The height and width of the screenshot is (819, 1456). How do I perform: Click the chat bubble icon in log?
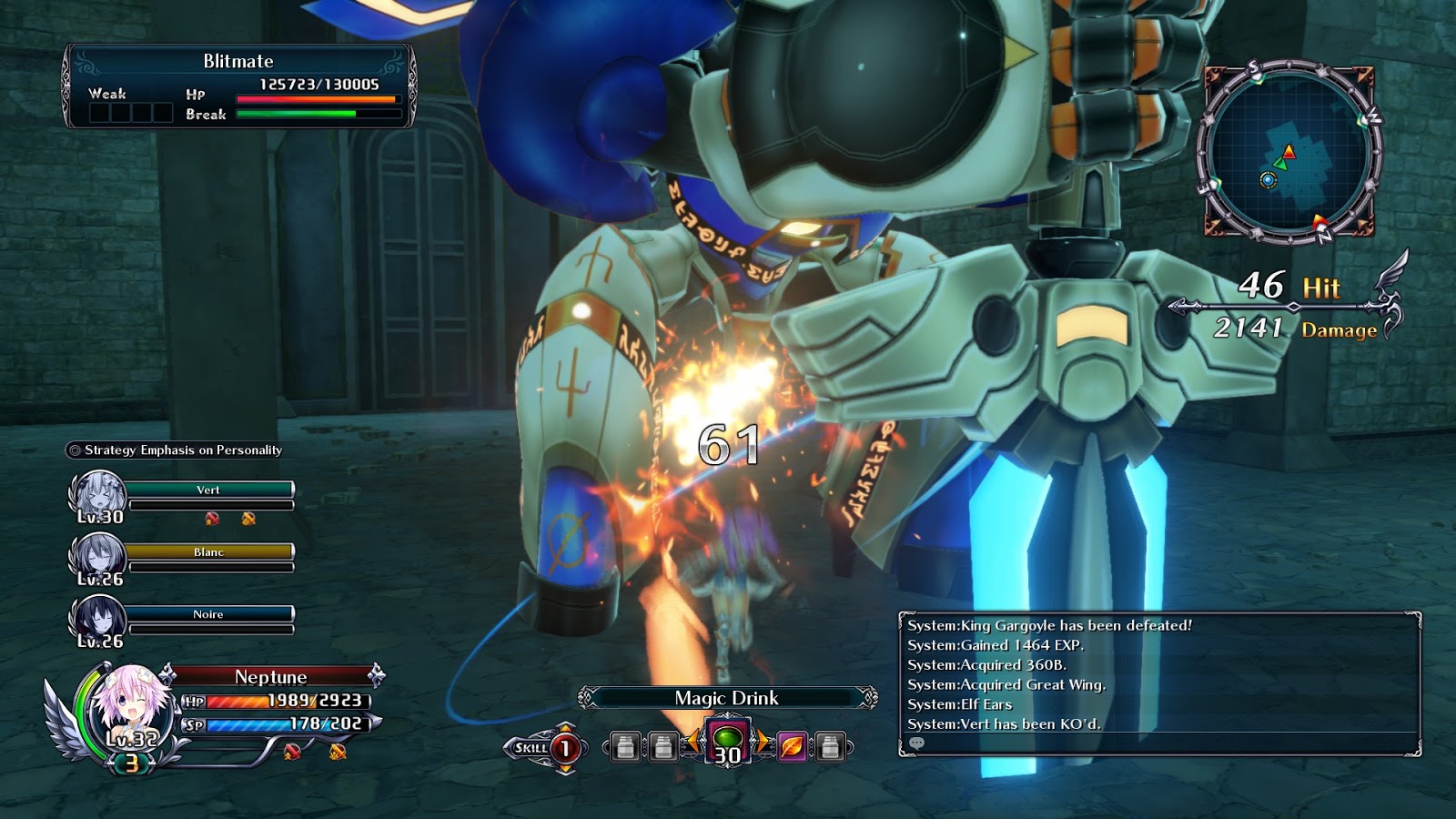click(x=916, y=743)
